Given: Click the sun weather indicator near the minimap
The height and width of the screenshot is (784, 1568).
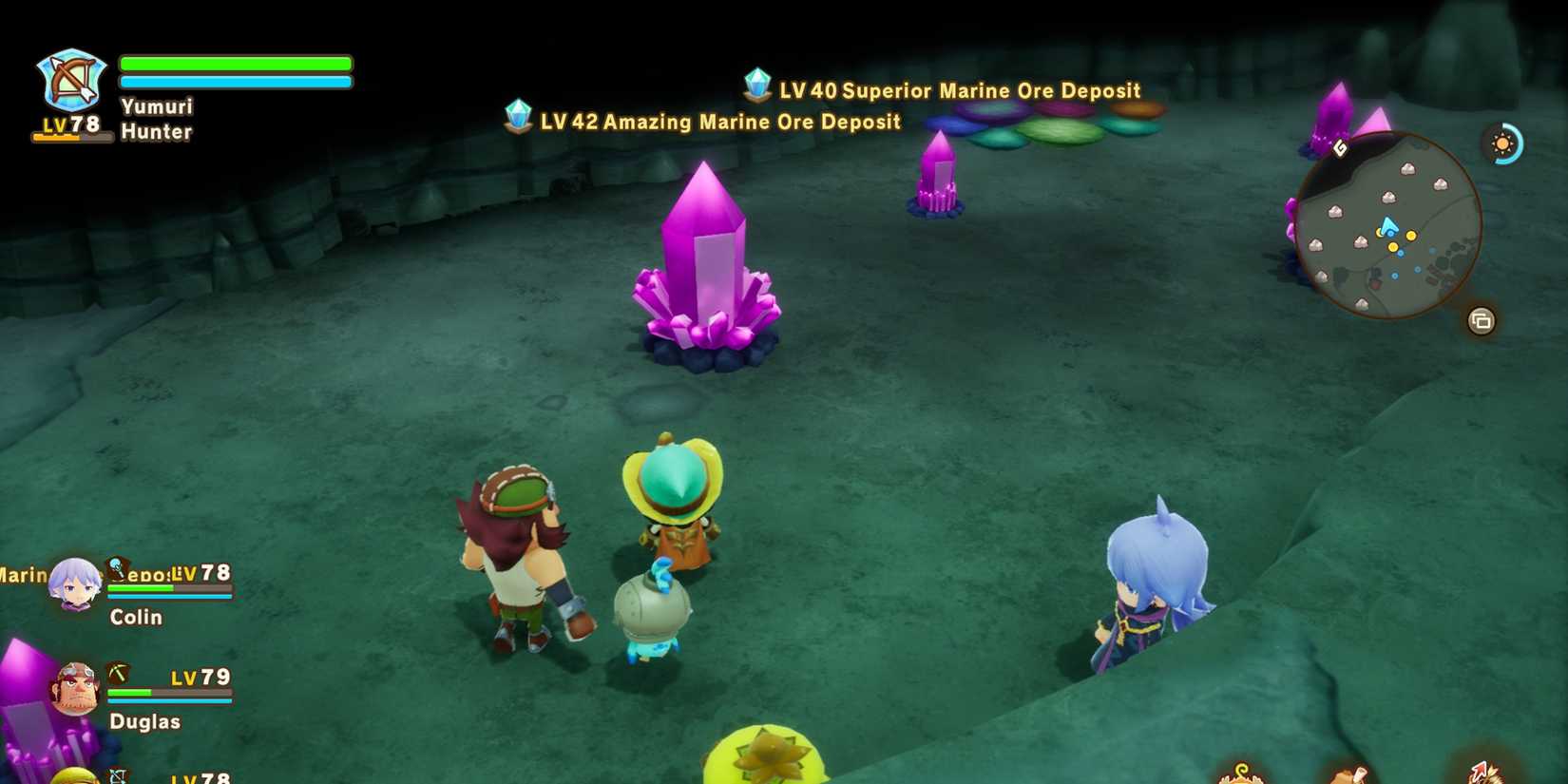Looking at the screenshot, I should tap(1502, 143).
